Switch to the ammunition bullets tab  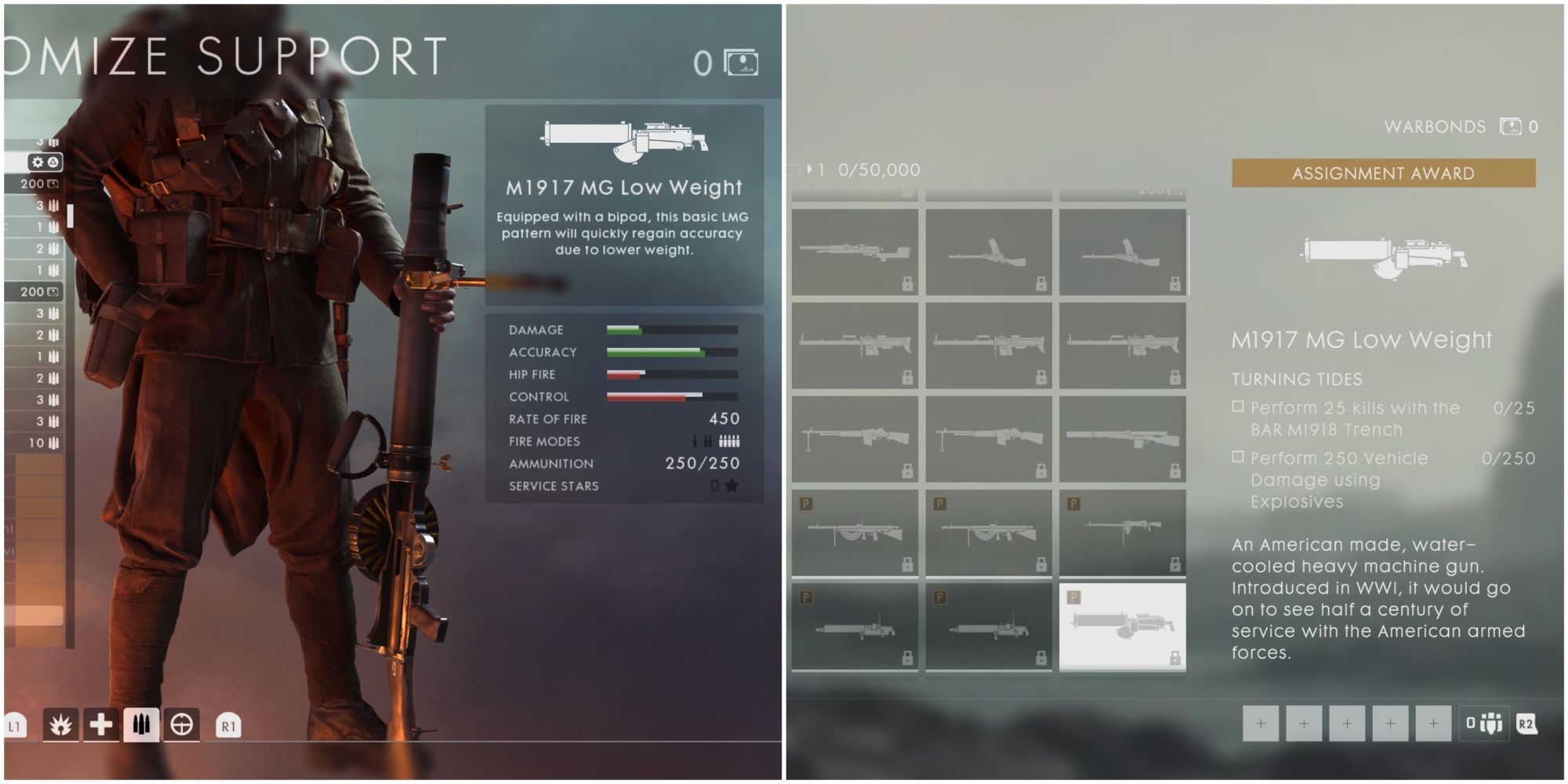[x=141, y=723]
